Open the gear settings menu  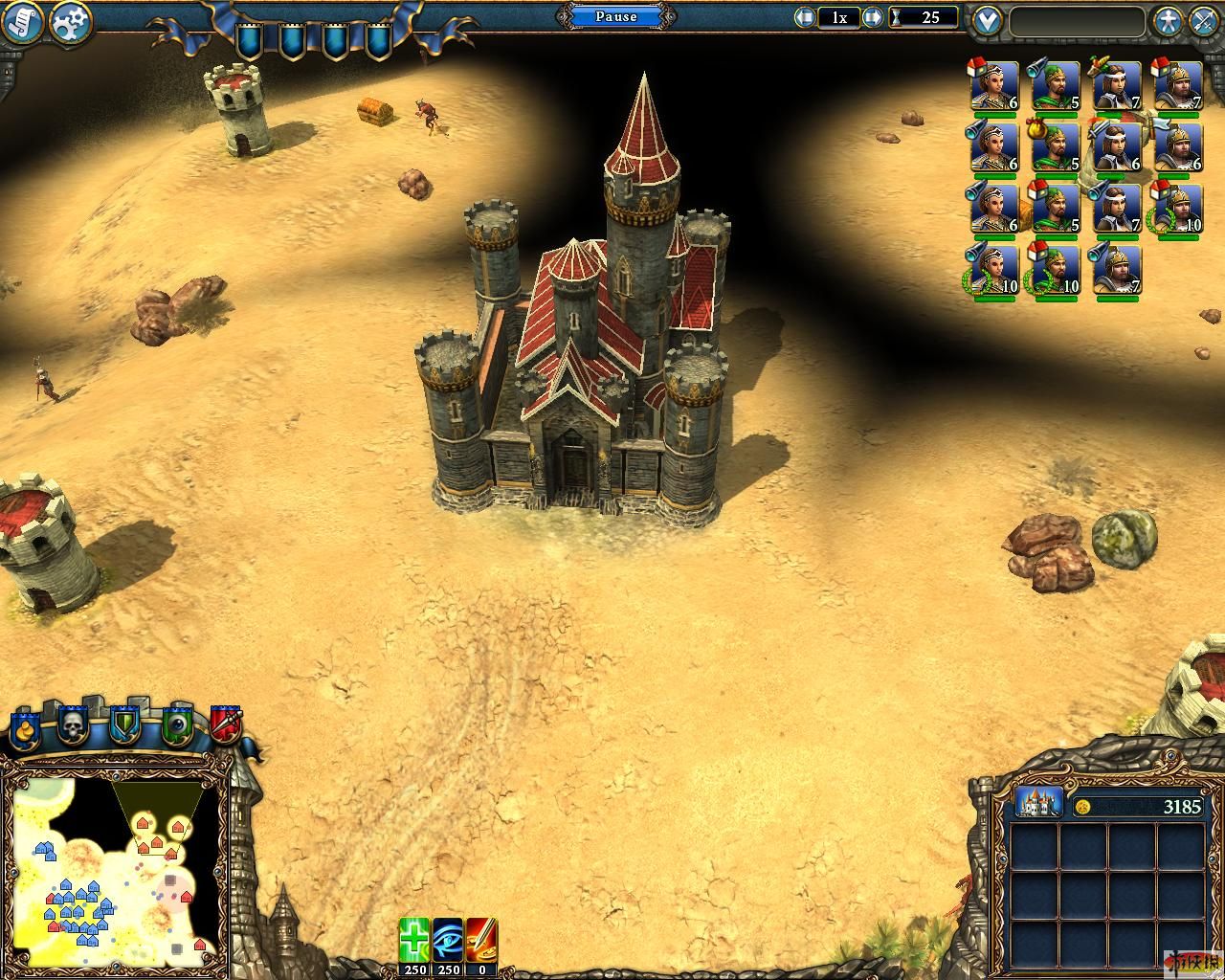tap(70, 22)
